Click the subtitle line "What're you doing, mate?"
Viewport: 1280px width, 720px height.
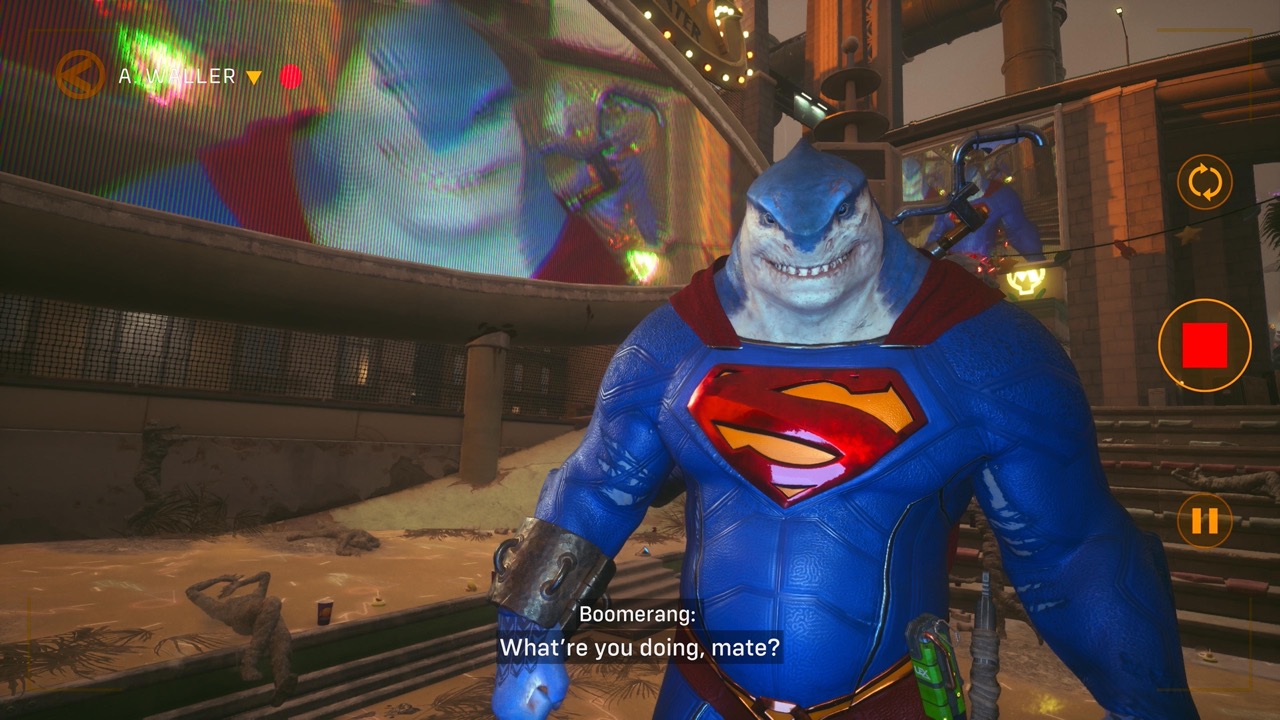tap(638, 648)
